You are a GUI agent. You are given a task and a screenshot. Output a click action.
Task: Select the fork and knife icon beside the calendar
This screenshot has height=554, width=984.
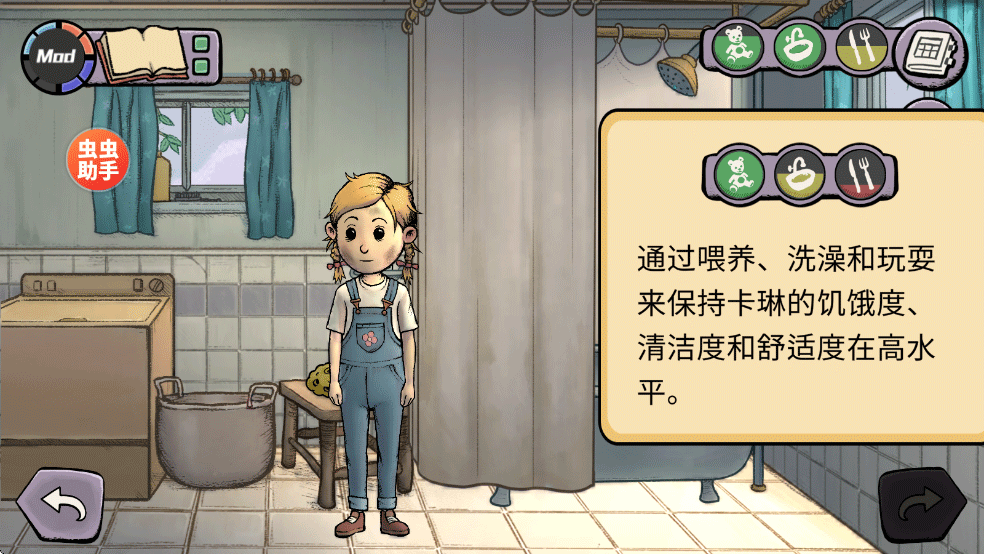click(859, 46)
